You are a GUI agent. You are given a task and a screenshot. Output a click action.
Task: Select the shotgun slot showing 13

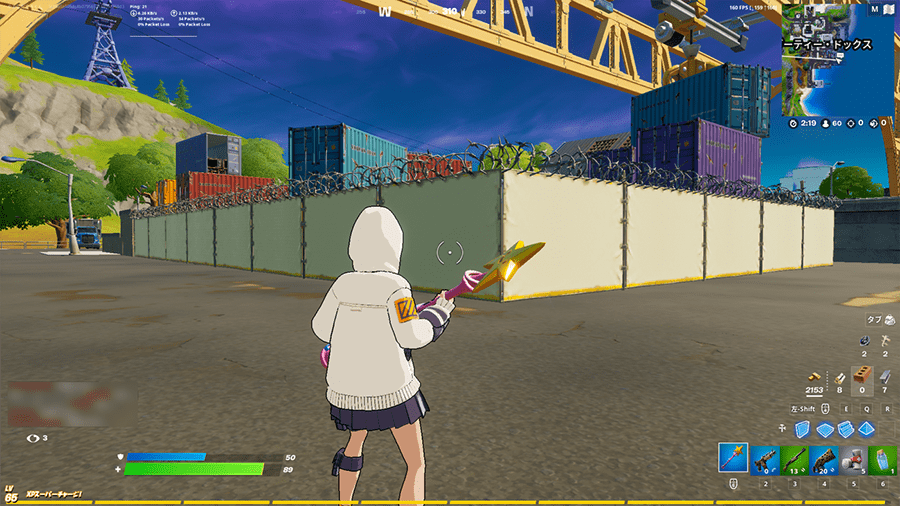pos(796,459)
